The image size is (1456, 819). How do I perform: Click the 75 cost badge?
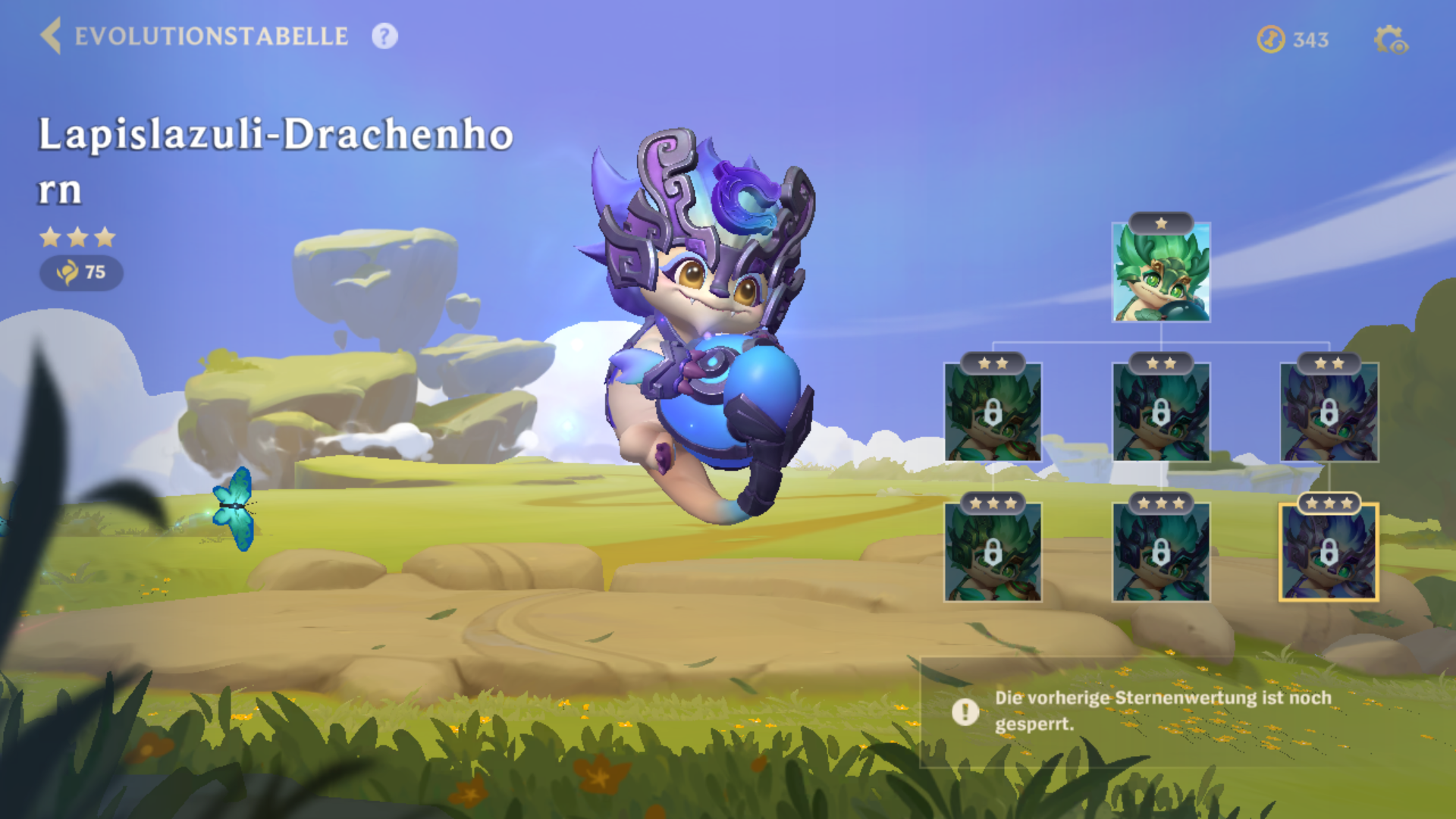83,274
